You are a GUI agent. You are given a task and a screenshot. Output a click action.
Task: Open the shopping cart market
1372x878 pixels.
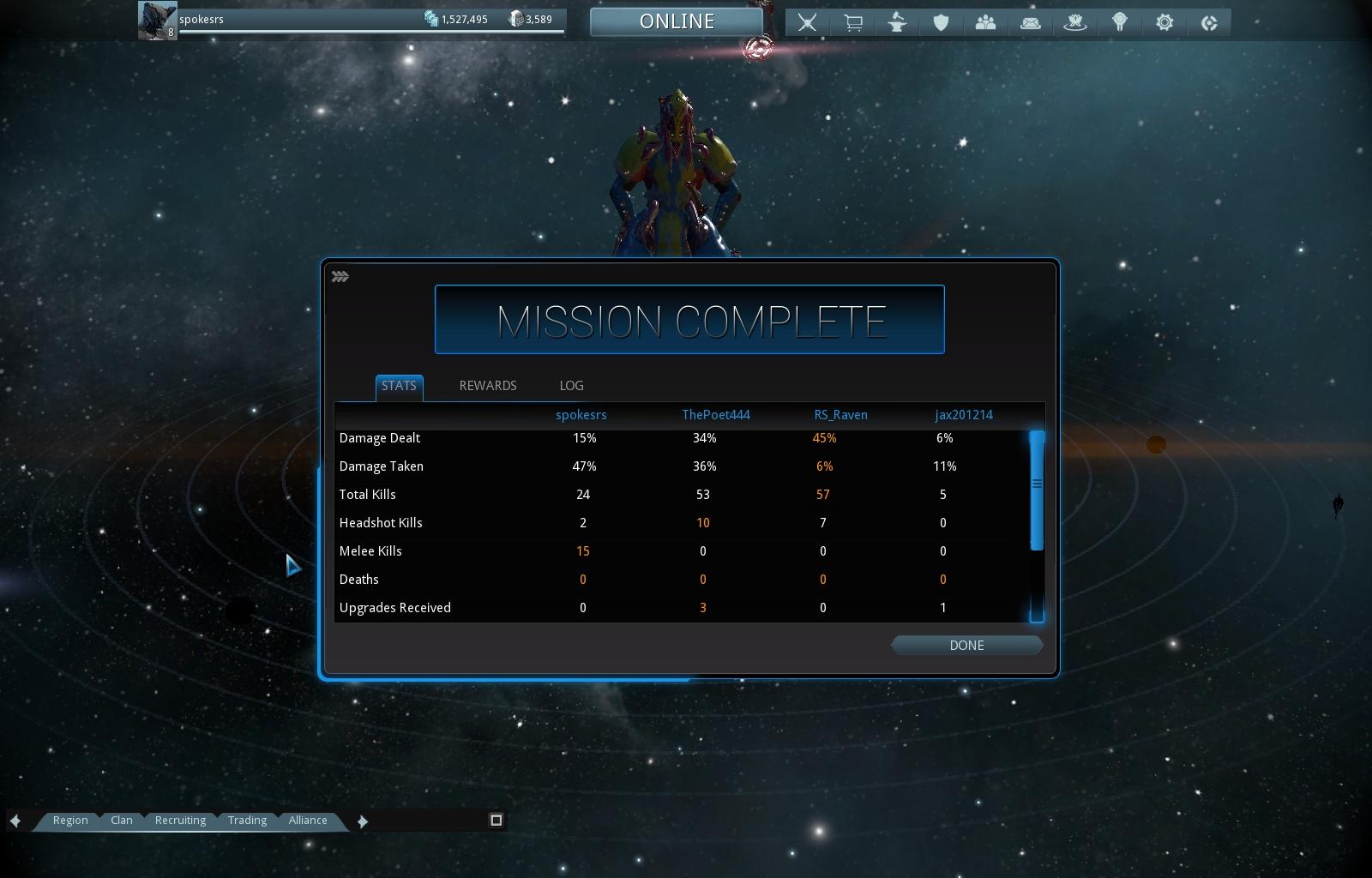852,22
